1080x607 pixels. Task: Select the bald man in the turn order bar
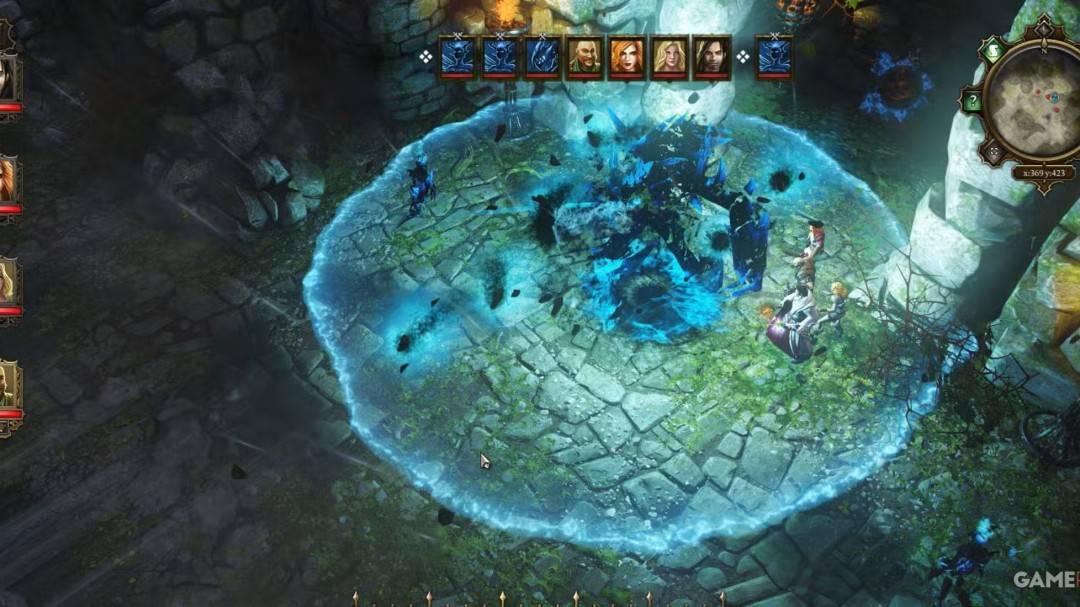[x=585, y=57]
